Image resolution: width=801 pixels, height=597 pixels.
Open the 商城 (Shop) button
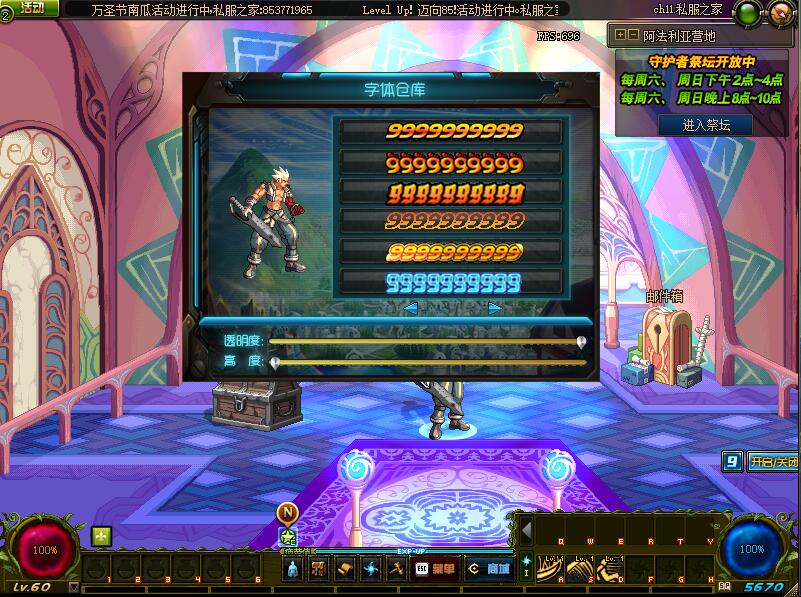point(488,569)
